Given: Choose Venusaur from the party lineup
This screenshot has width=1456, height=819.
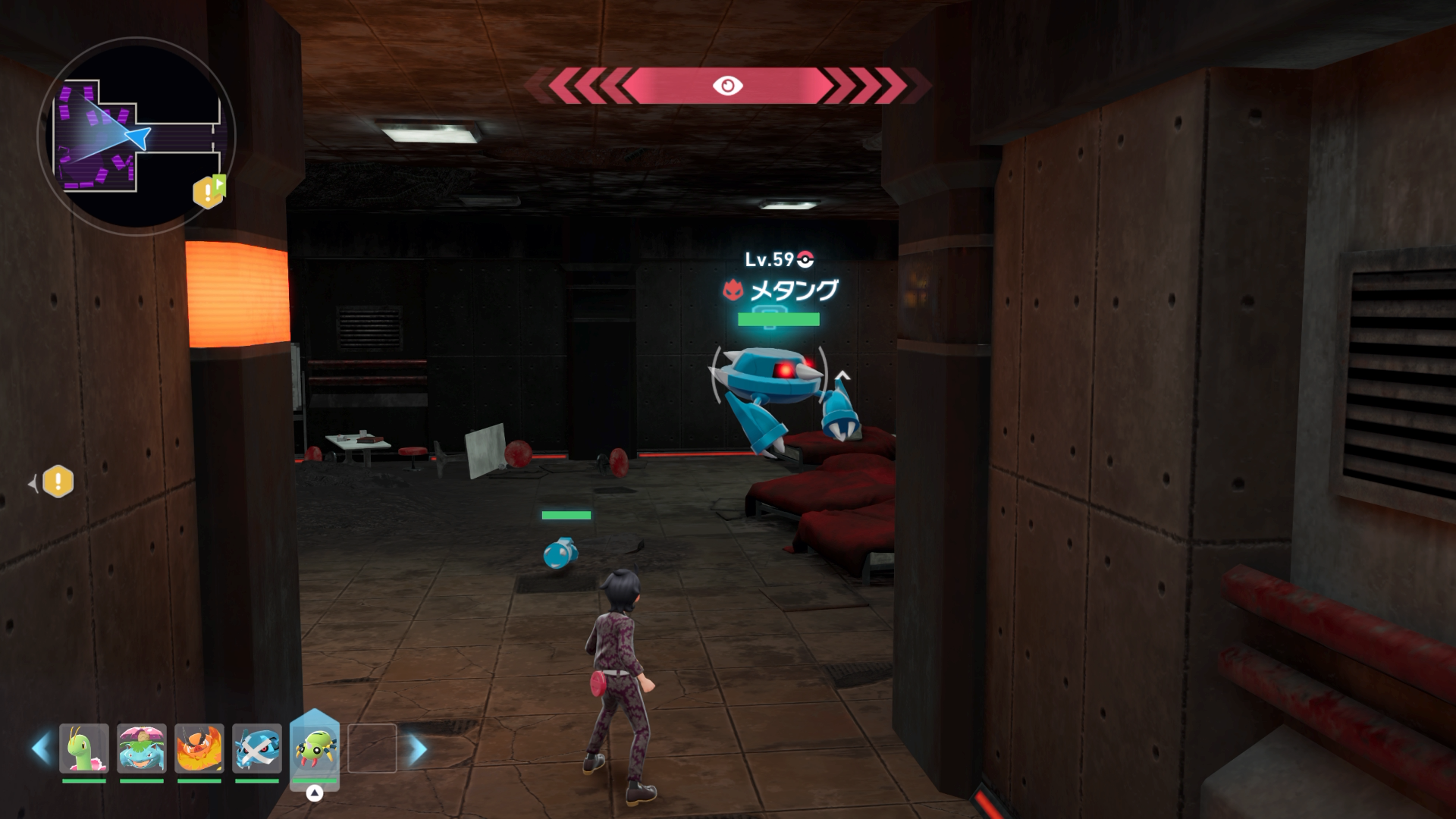Looking at the screenshot, I should [142, 748].
